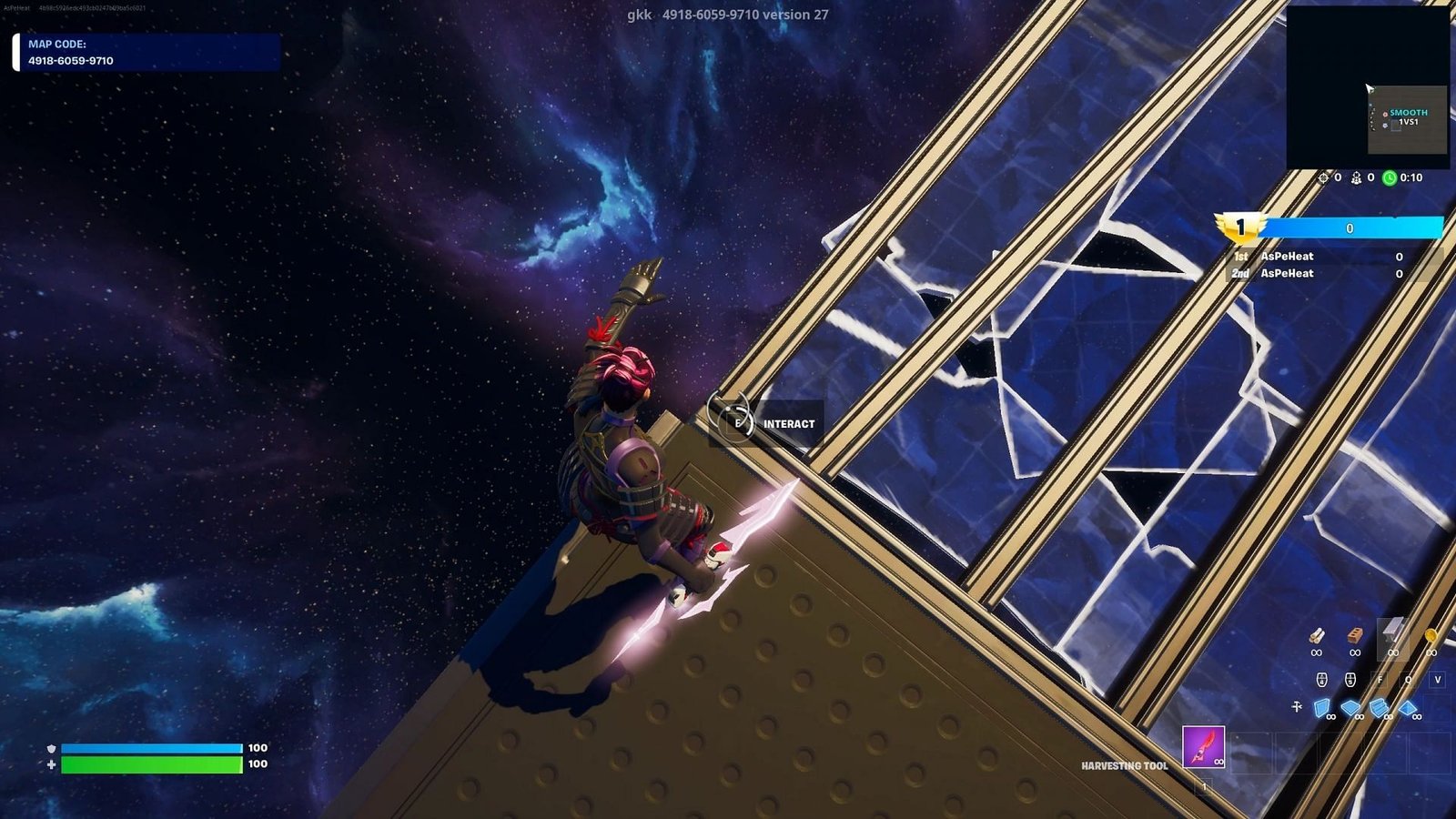Viewport: 1456px width, 819px height.
Task: Click the Map Code banner
Action: [x=147, y=53]
